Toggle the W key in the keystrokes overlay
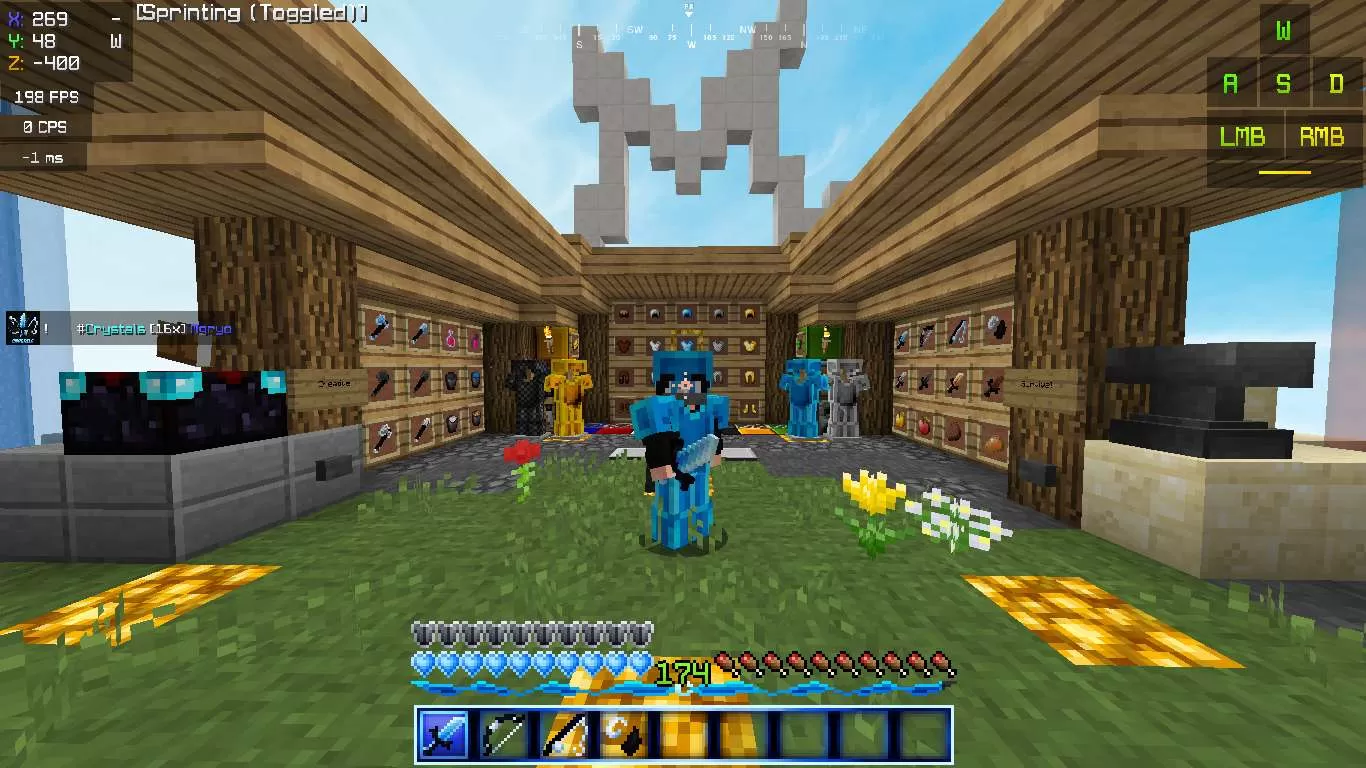Screen dimensions: 1366x768 tap(1283, 32)
